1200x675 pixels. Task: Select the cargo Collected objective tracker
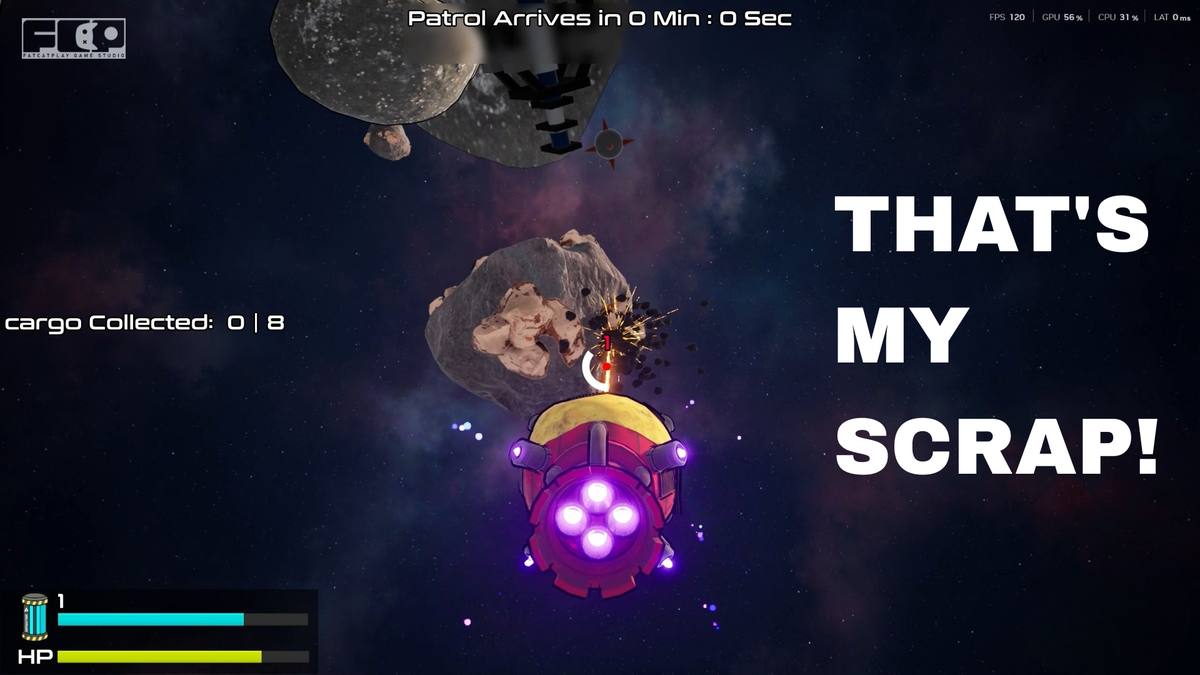[145, 323]
